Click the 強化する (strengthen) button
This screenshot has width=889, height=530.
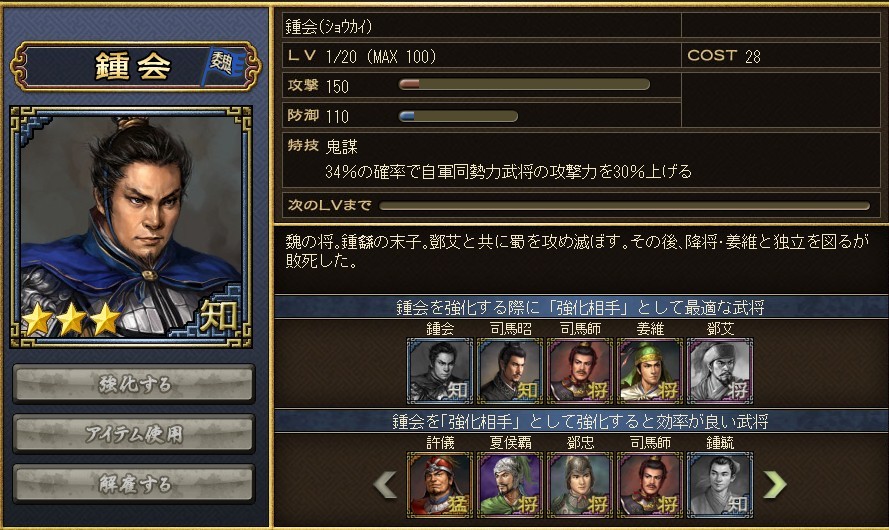point(134,384)
